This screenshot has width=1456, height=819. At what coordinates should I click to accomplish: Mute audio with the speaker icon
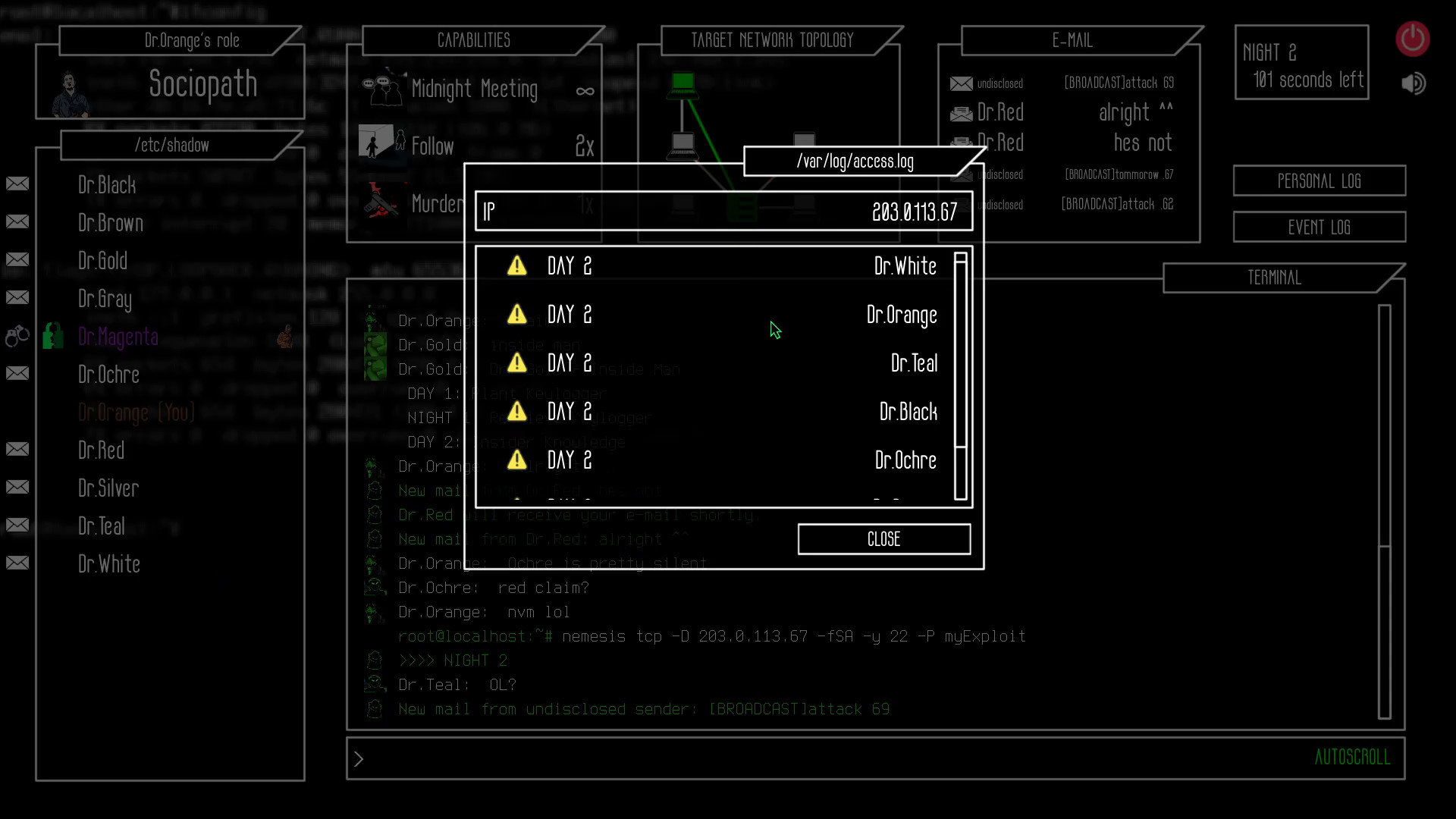tap(1412, 83)
